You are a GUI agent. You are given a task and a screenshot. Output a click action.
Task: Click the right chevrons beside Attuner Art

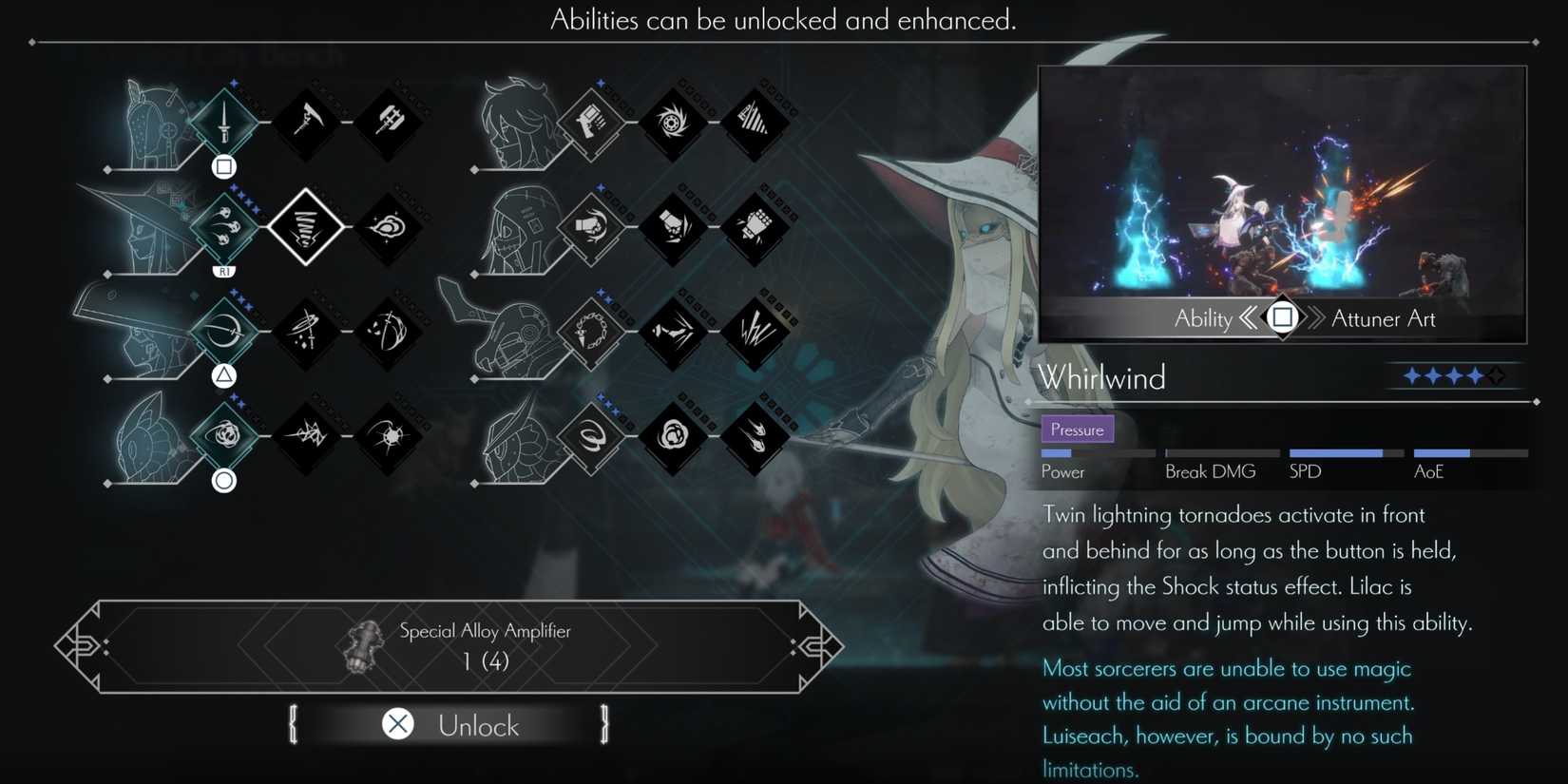coord(1315,318)
